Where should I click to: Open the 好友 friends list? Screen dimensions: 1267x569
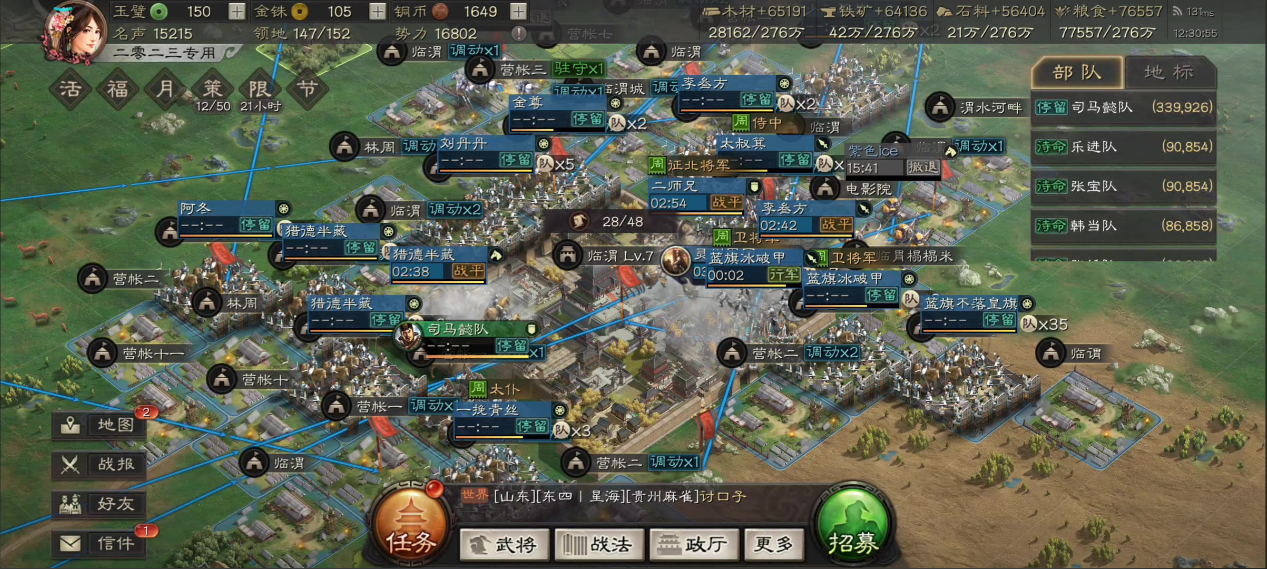(100, 504)
